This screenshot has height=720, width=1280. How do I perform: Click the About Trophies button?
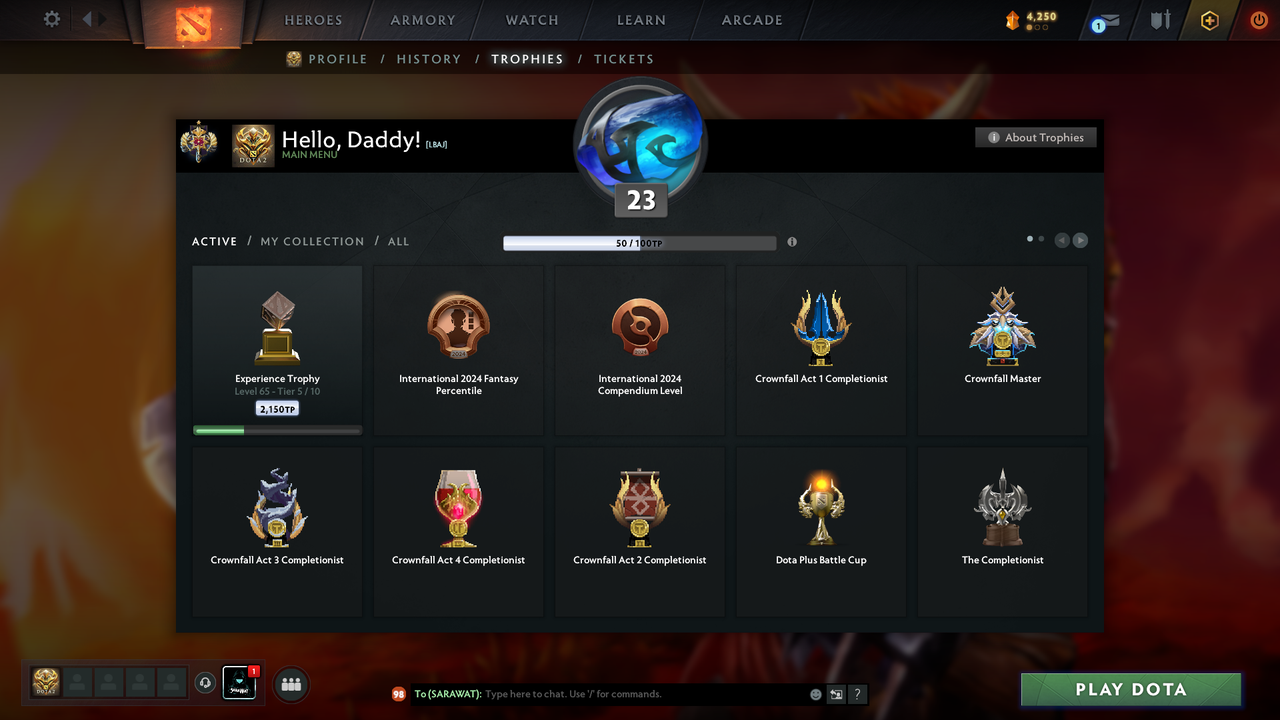[1035, 137]
